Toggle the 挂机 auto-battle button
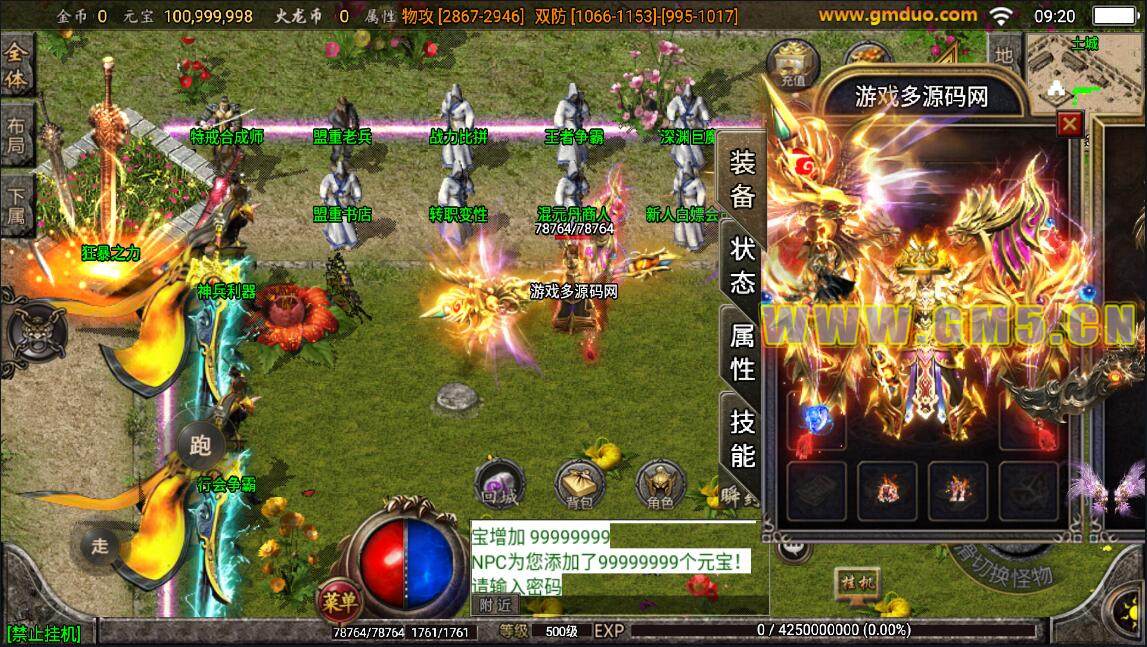The height and width of the screenshot is (647, 1147). pyautogui.click(x=856, y=582)
